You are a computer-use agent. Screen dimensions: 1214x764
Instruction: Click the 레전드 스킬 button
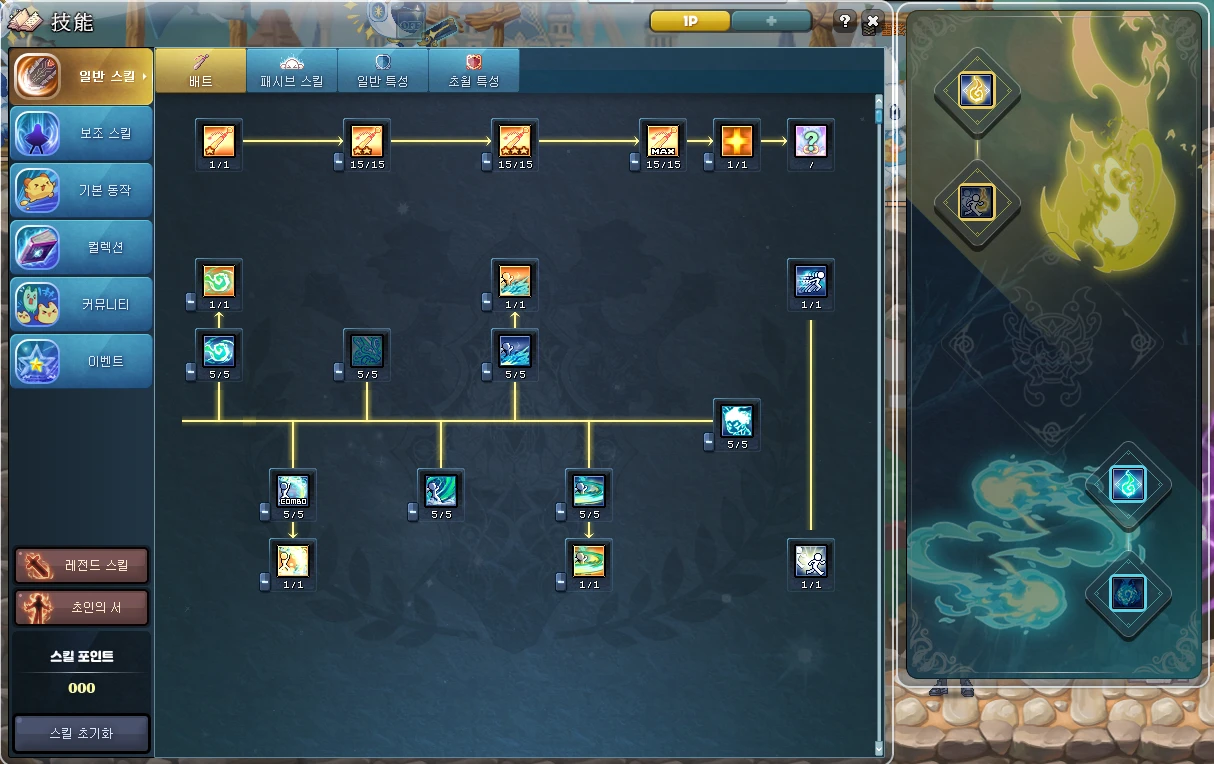pos(82,566)
